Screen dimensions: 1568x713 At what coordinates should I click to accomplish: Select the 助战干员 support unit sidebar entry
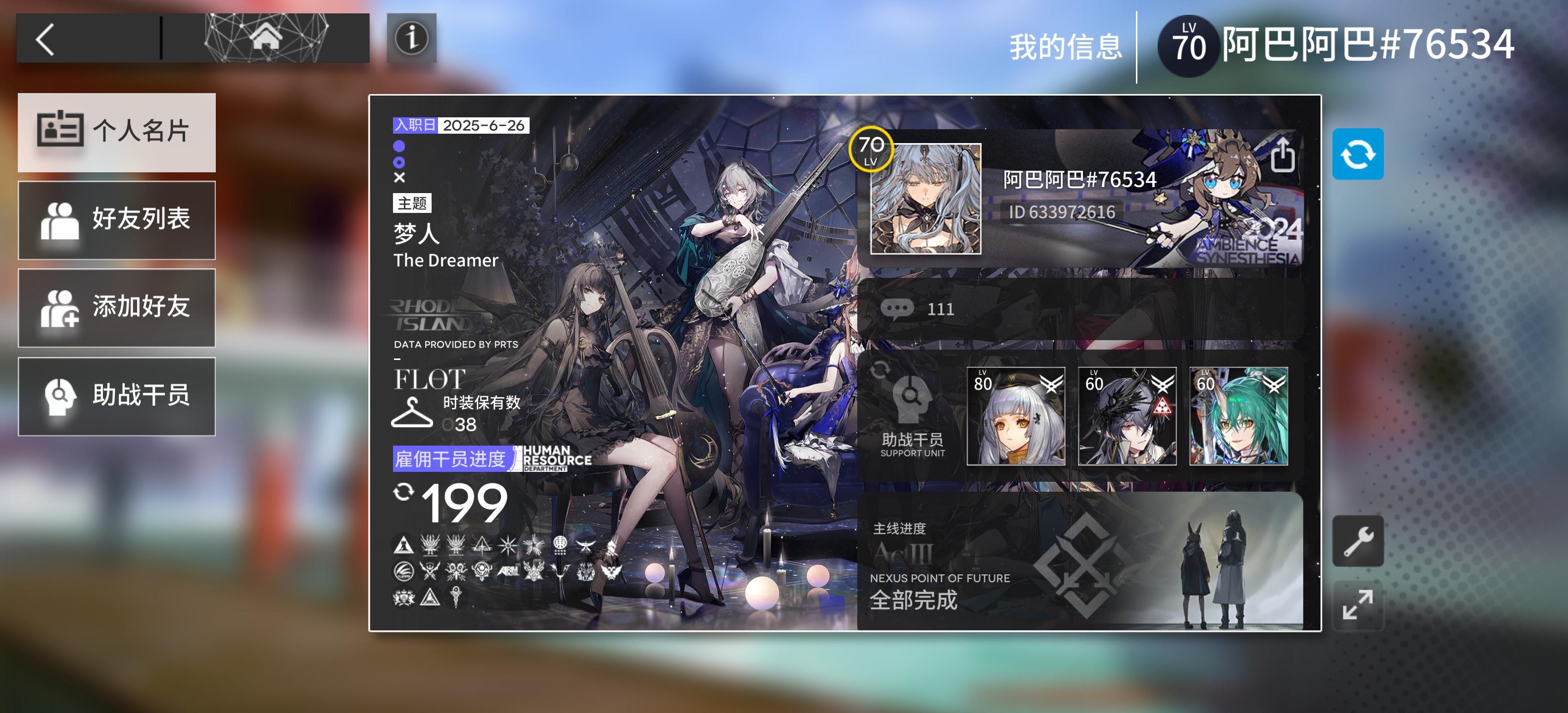[117, 397]
